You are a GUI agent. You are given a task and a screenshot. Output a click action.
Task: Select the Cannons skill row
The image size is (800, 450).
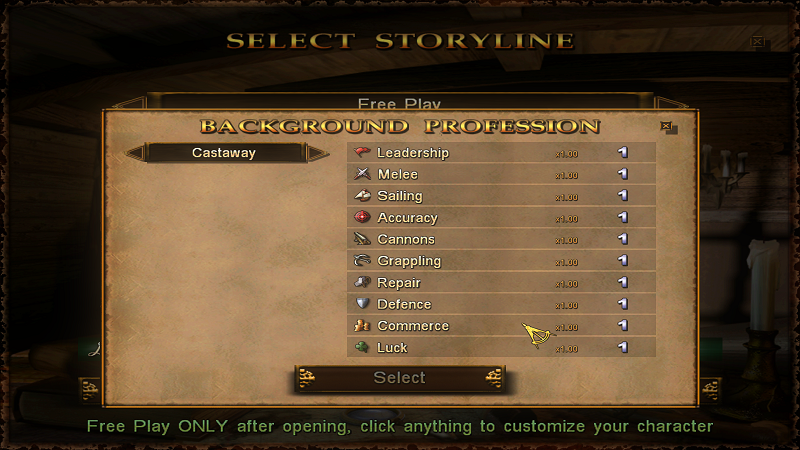coord(500,240)
